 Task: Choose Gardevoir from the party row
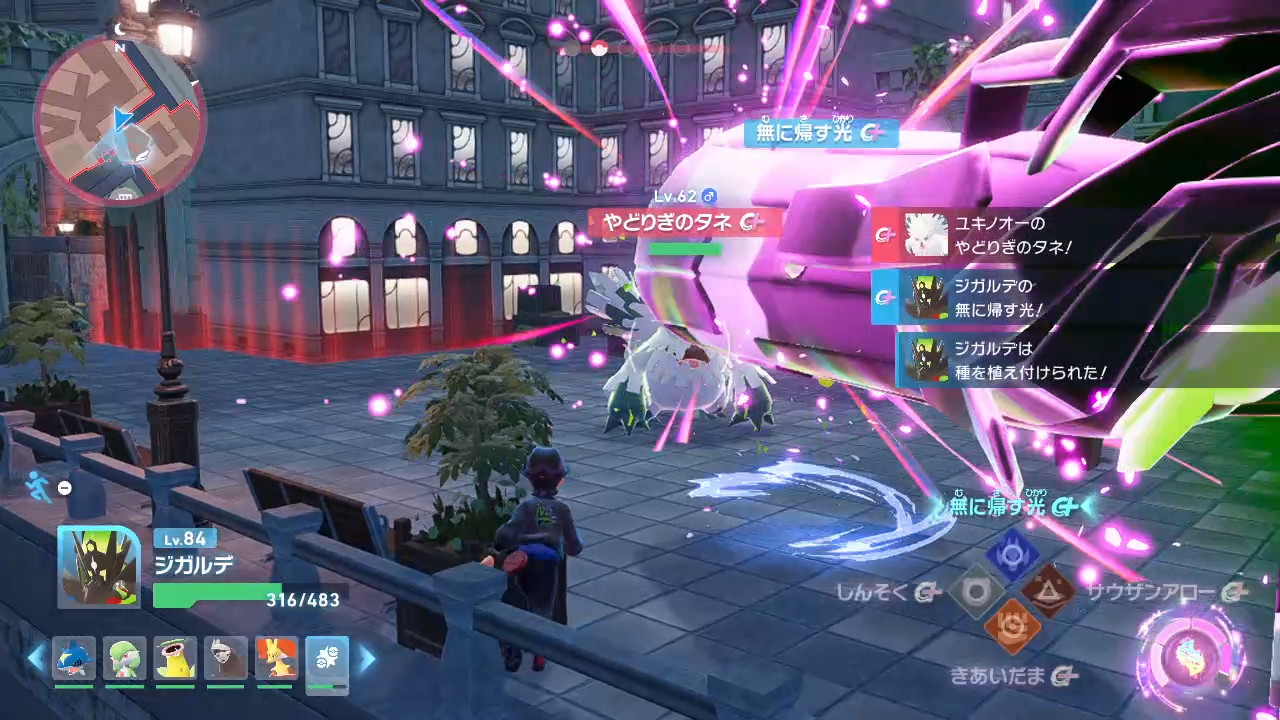pos(125,659)
